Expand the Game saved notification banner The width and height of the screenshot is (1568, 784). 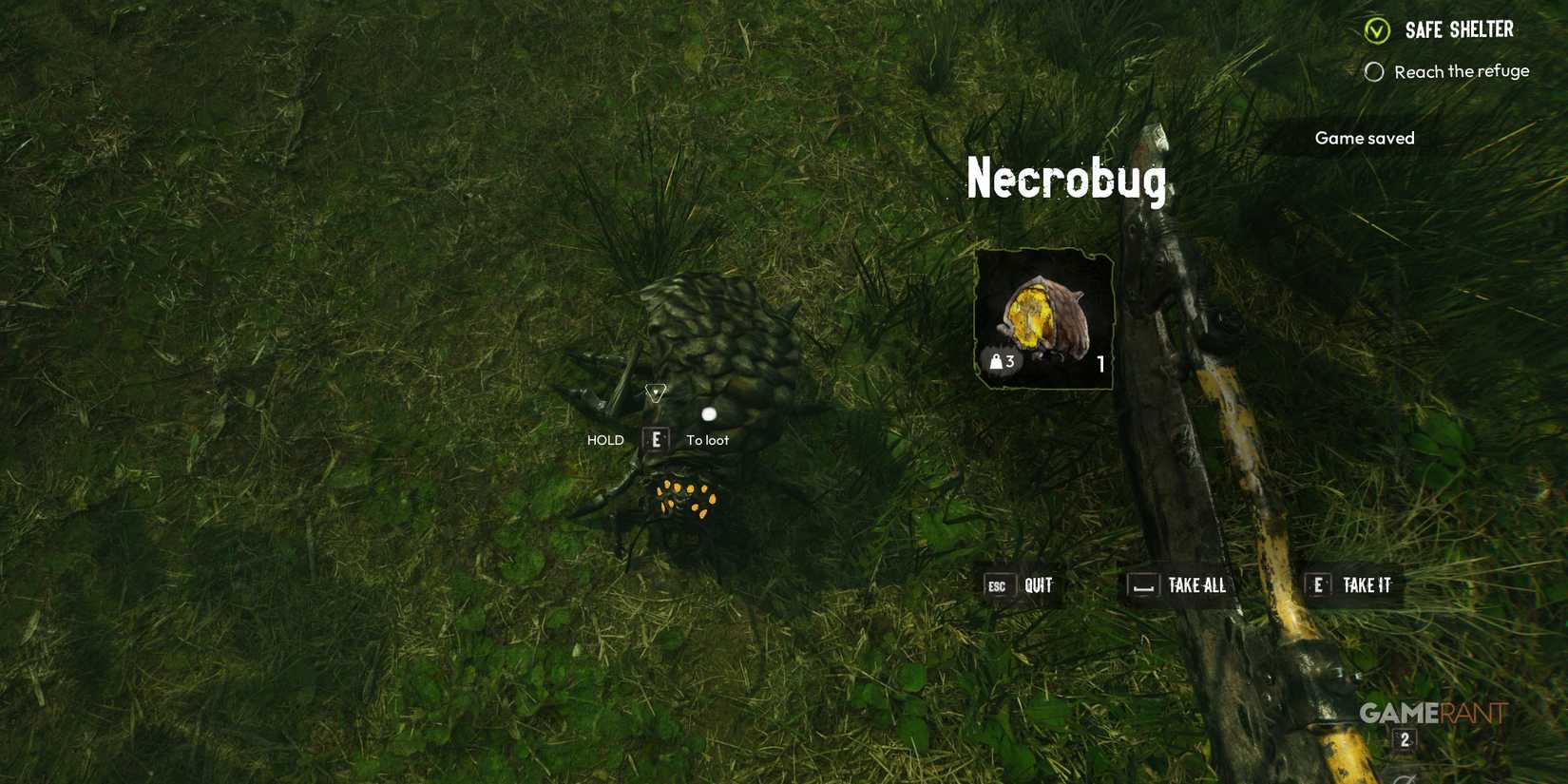(x=1363, y=138)
